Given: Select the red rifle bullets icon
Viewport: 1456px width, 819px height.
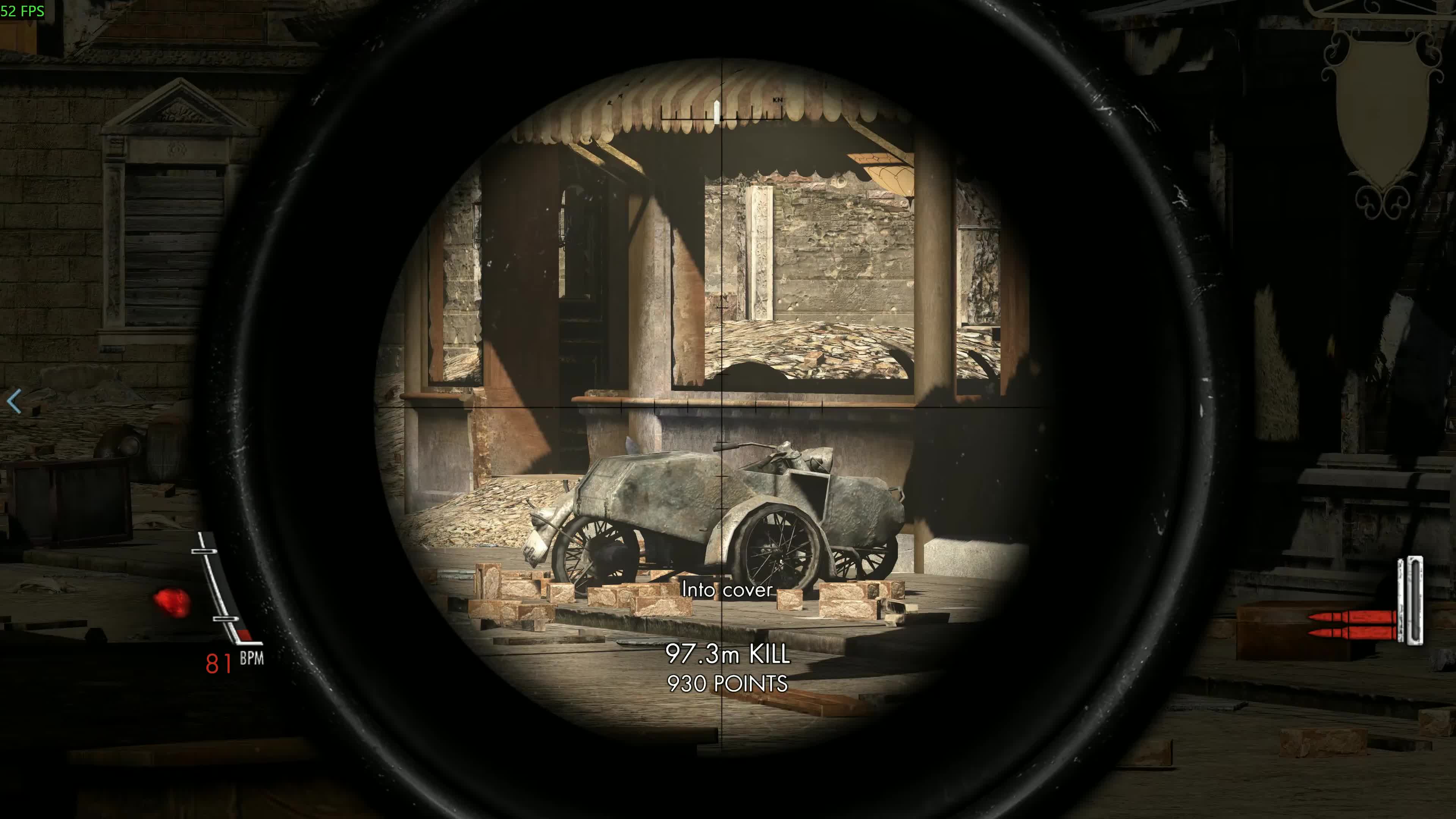Looking at the screenshot, I should coord(1351,624).
